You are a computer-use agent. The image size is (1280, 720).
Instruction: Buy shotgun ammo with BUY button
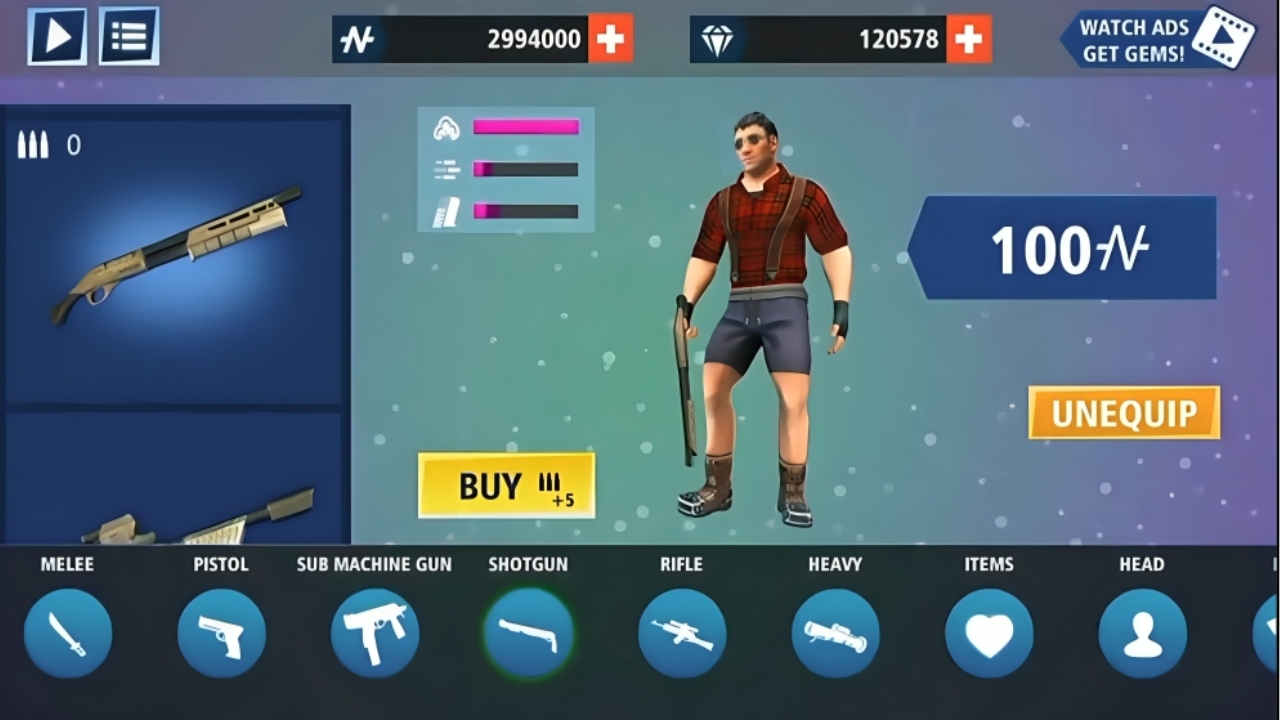(506, 485)
